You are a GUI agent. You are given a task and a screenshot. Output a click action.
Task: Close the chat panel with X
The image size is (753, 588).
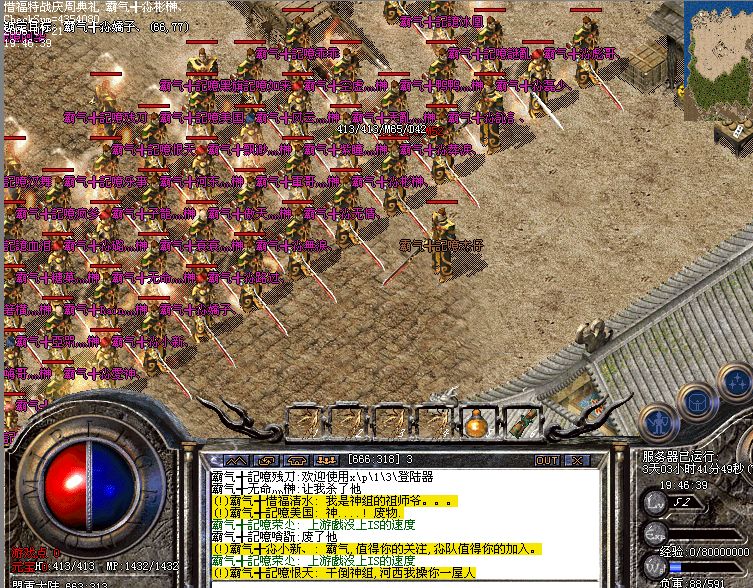[575, 460]
